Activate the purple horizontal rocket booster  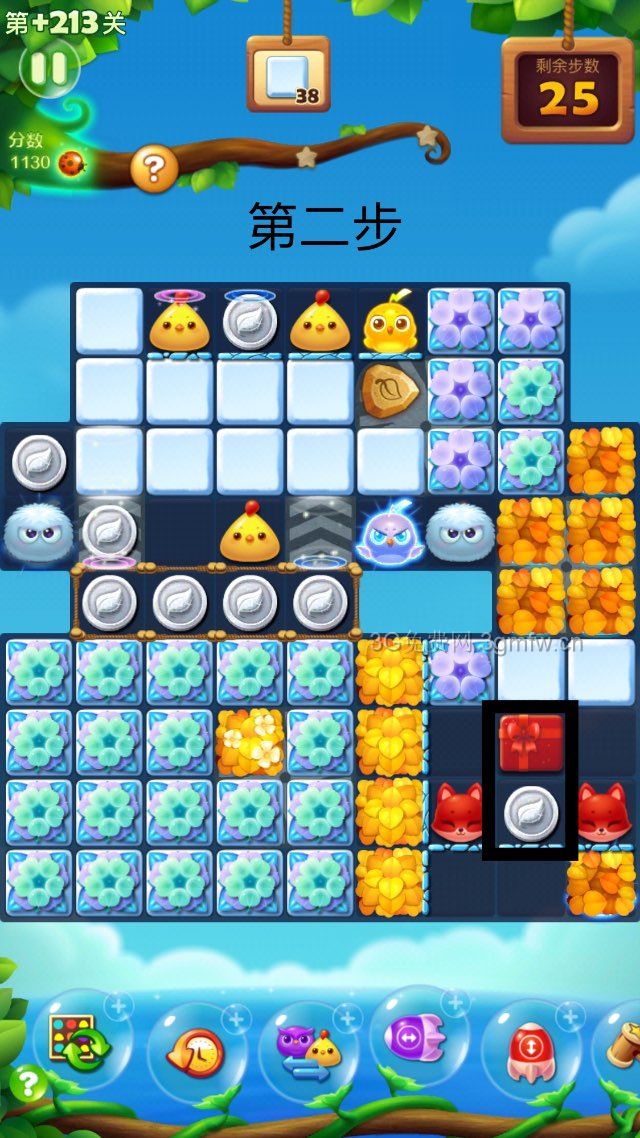418,1041
